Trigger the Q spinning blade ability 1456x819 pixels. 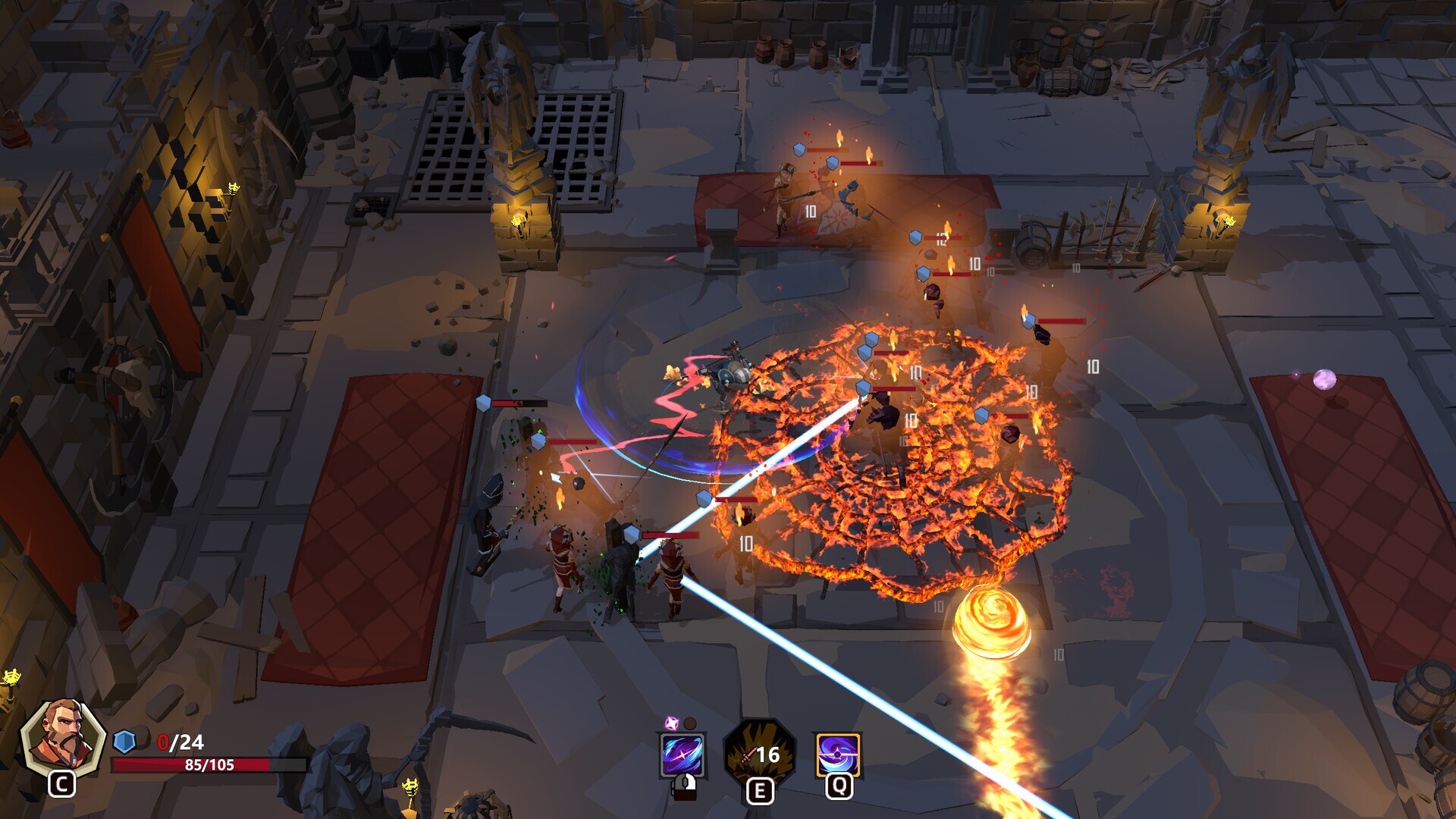pyautogui.click(x=838, y=755)
